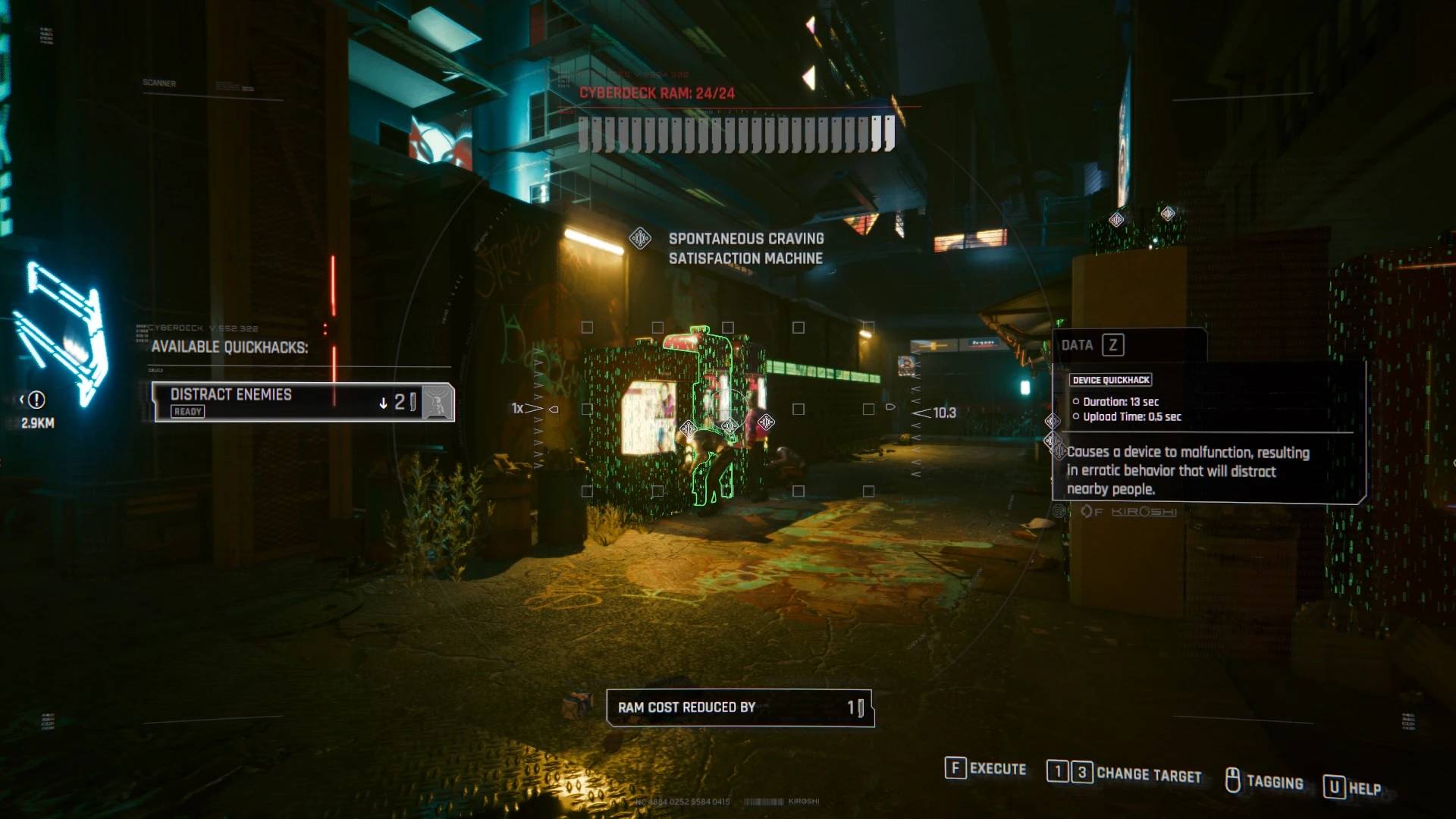The width and height of the screenshot is (1456, 819).
Task: Select the Distract Enemies quickhack icon
Action: [438, 402]
